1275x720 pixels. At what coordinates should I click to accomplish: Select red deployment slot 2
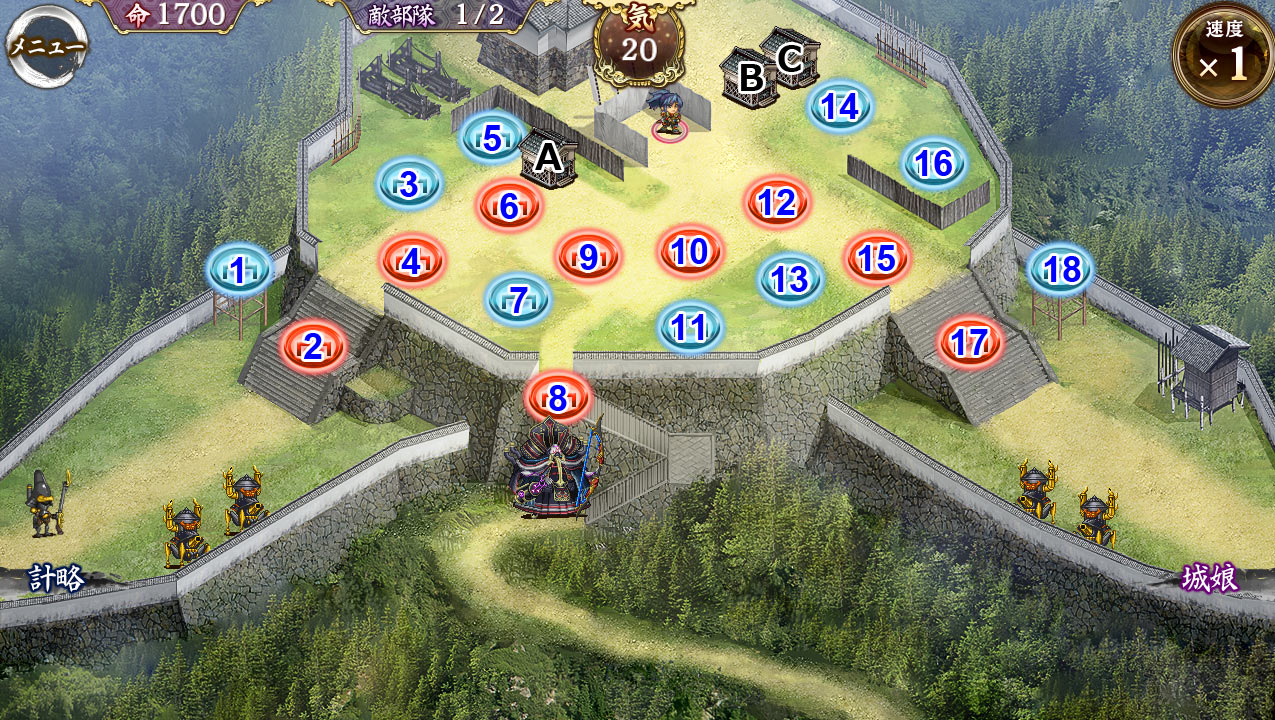click(313, 346)
